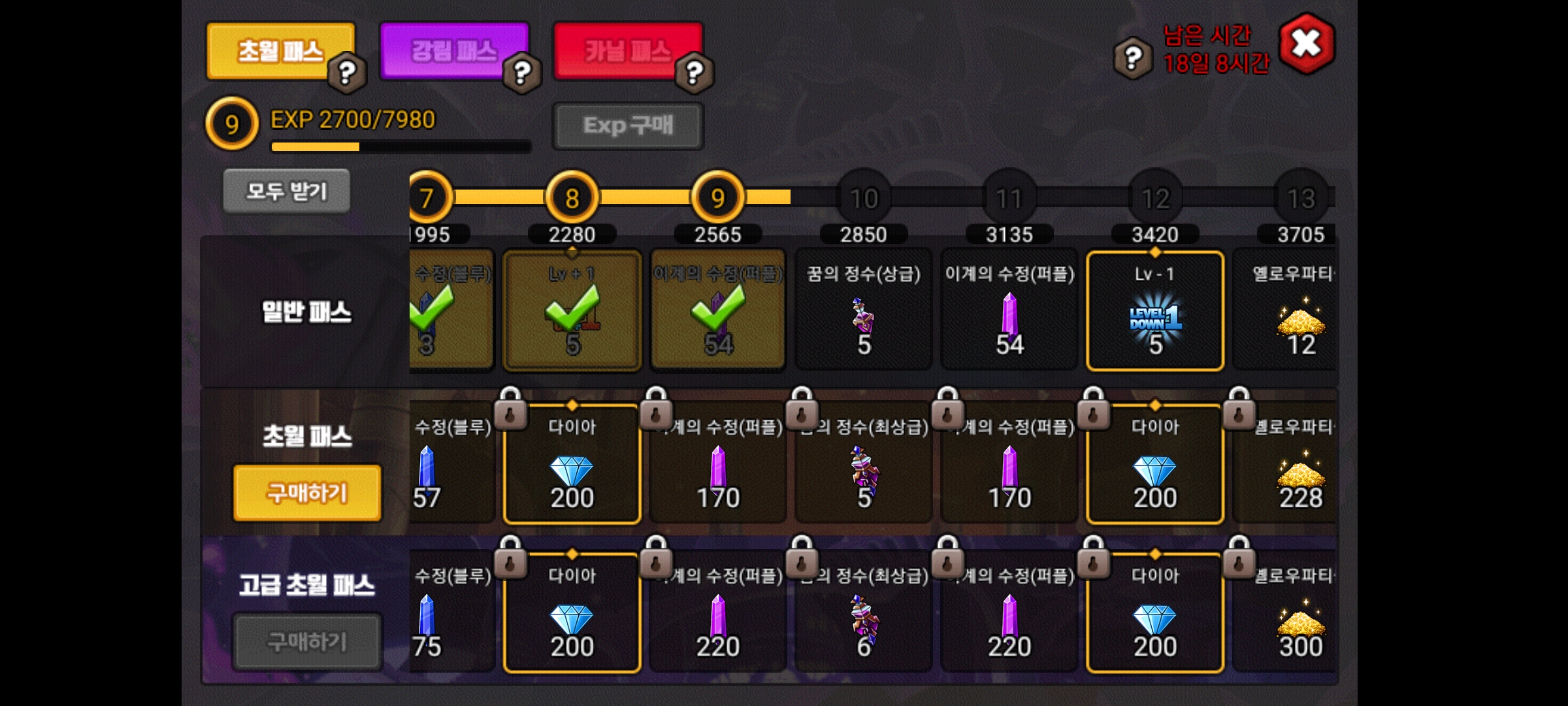Viewport: 1568px width, 706px height.
Task: Open help for remaining time 남은 시간
Action: coord(1134,58)
